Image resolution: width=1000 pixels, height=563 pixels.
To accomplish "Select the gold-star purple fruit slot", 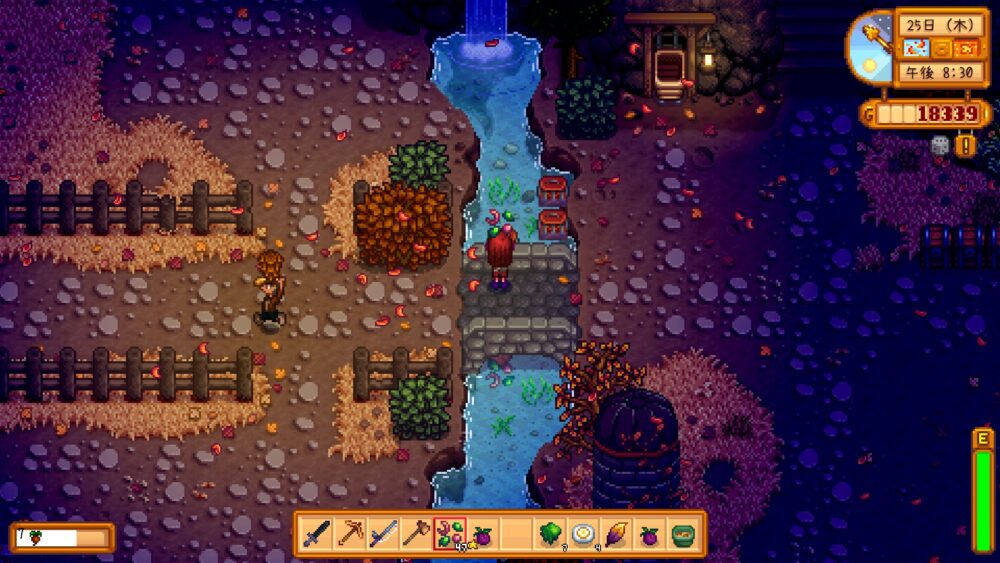I will pyautogui.click(x=482, y=534).
